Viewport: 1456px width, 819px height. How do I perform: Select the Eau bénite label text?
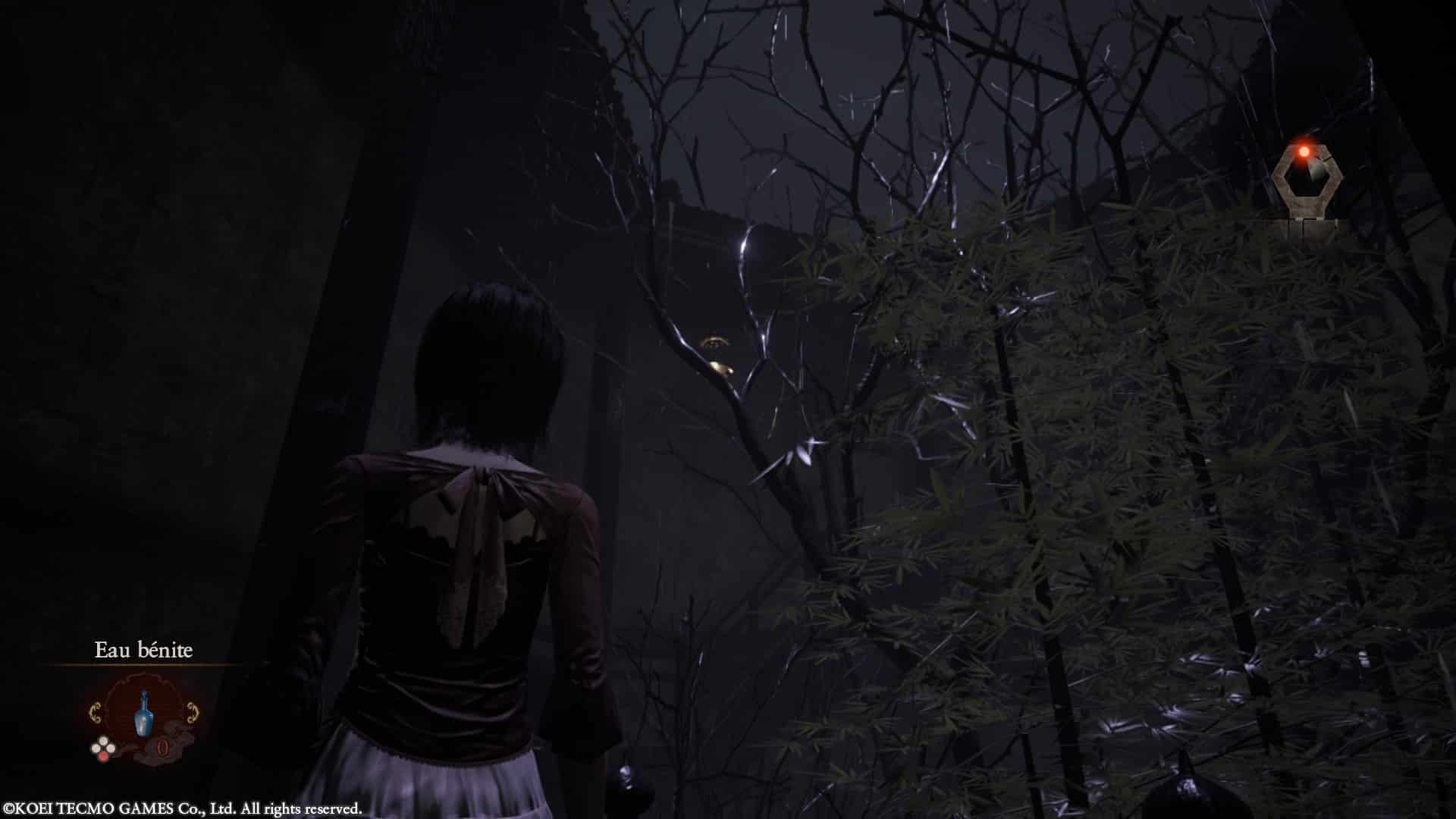pyautogui.click(x=143, y=649)
